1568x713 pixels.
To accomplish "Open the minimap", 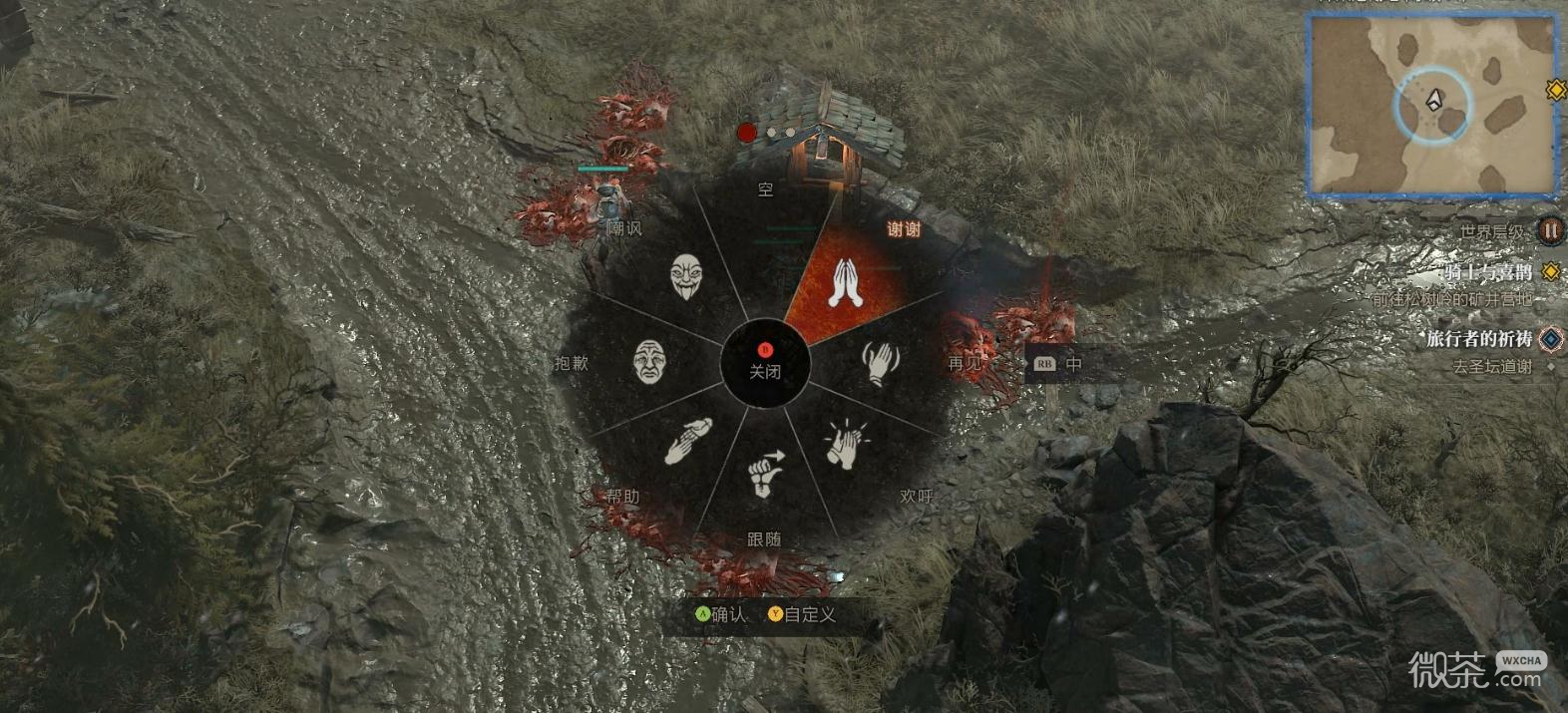I will pos(1432,105).
